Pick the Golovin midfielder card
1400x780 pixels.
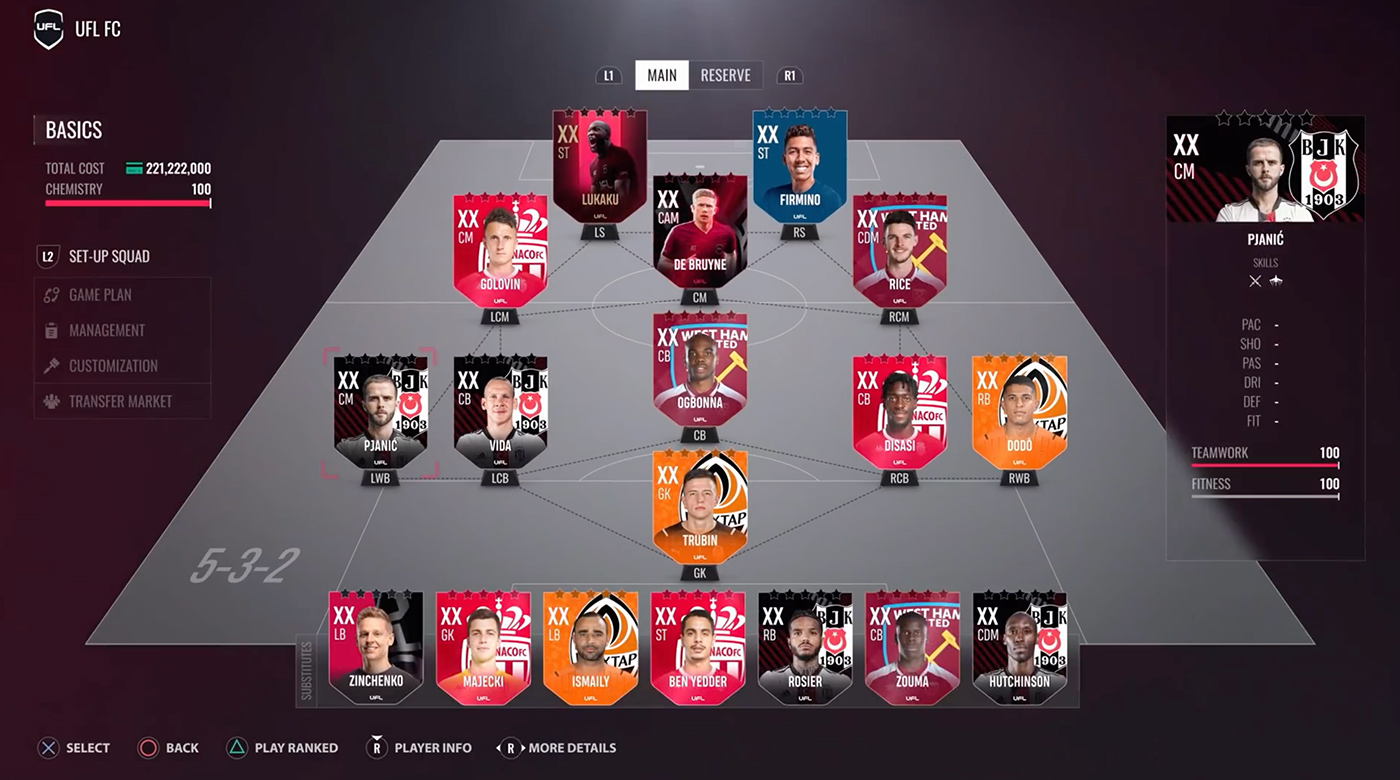coord(500,250)
